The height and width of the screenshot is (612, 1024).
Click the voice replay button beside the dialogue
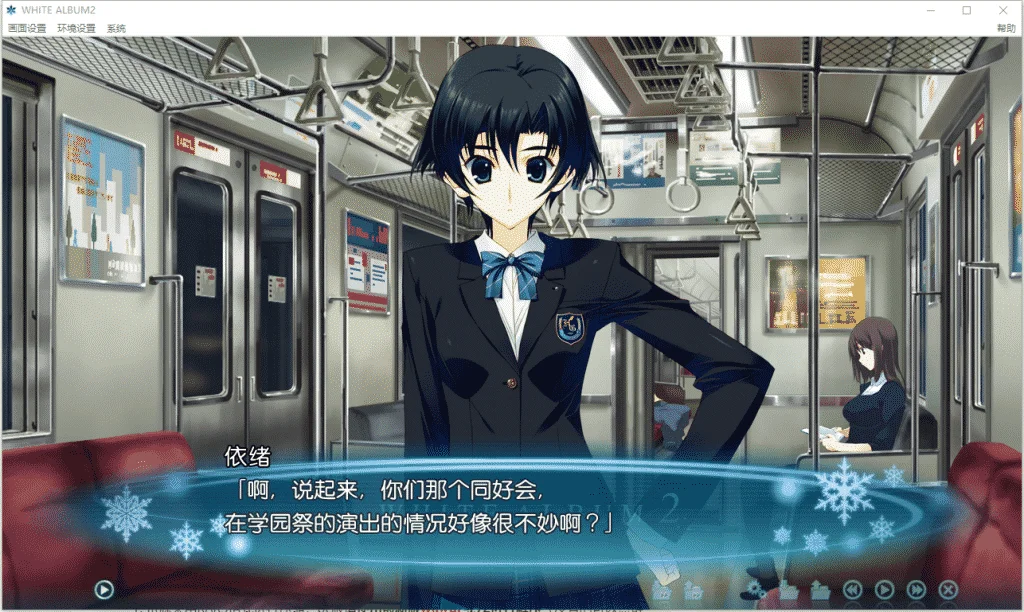point(103,589)
